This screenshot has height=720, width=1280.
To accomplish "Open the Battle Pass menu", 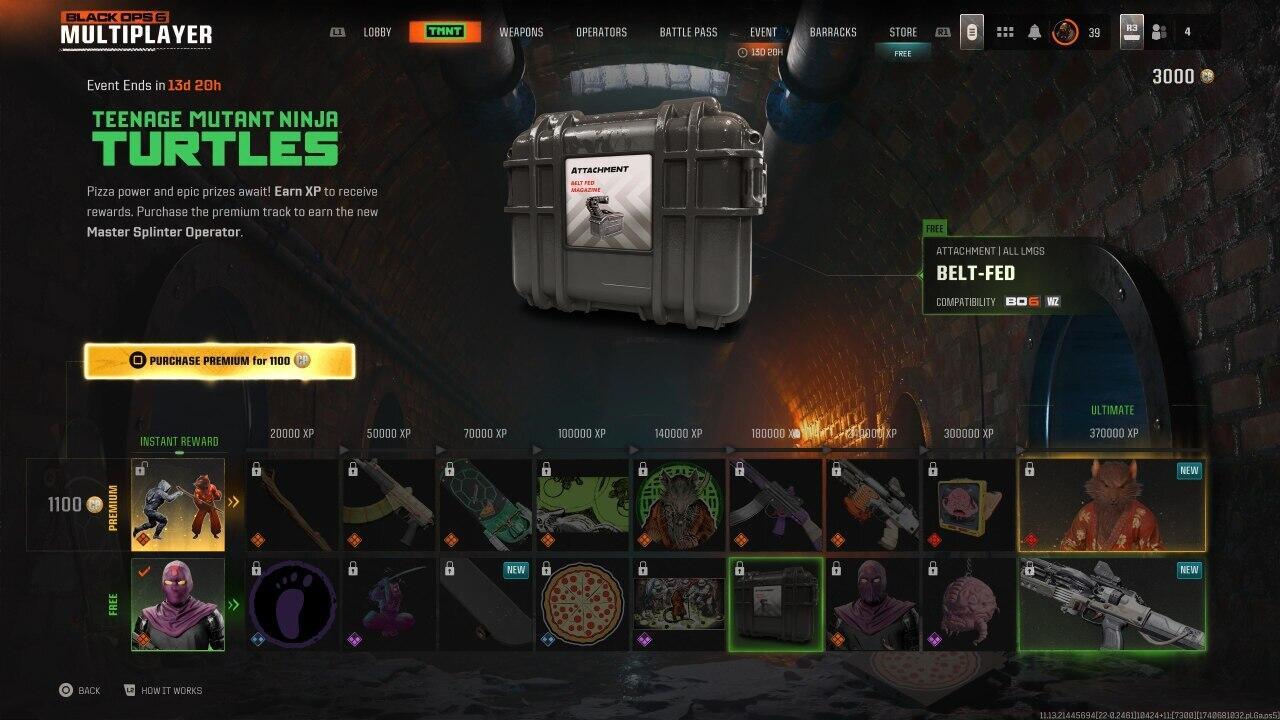I will 688,31.
